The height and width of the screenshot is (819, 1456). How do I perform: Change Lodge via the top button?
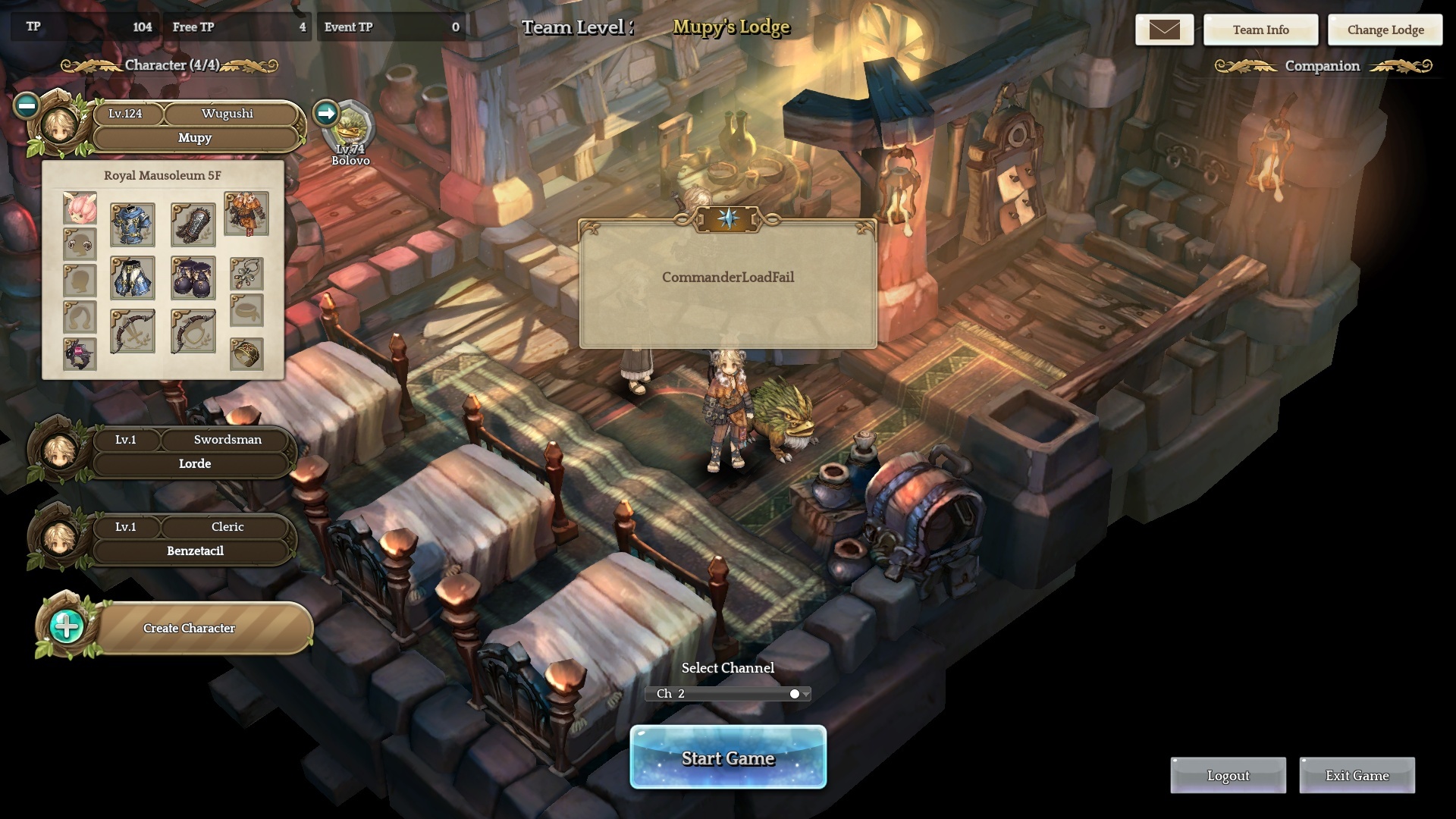coord(1385,30)
